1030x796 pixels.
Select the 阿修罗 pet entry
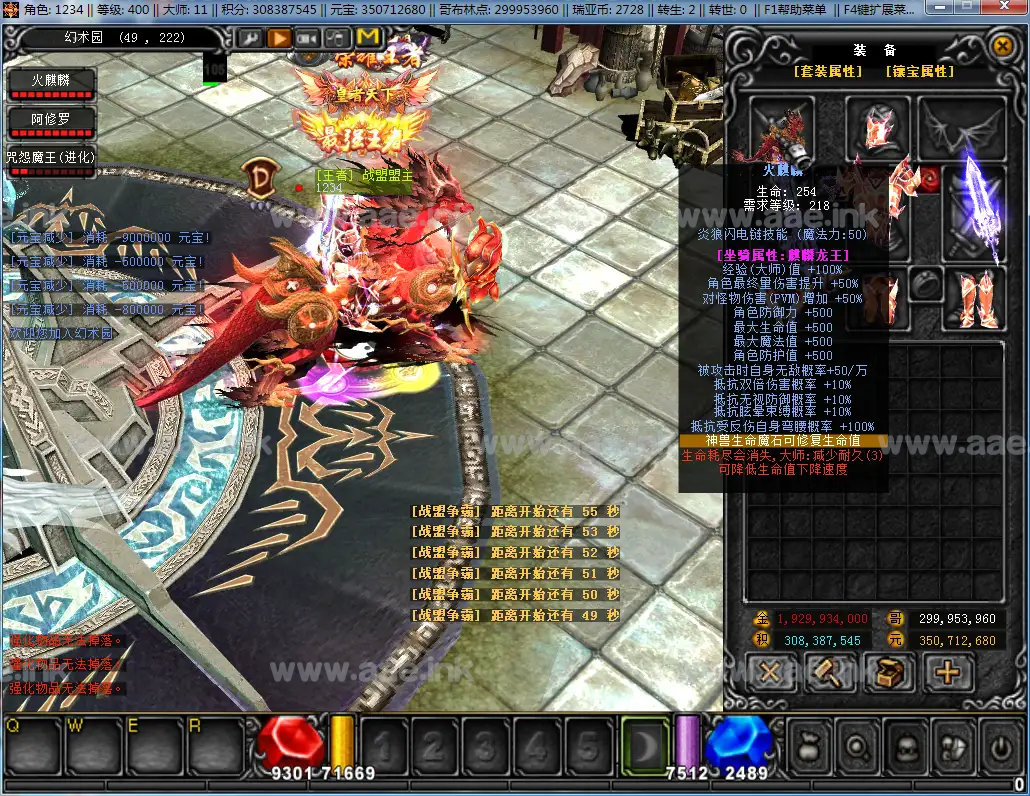coord(51,121)
